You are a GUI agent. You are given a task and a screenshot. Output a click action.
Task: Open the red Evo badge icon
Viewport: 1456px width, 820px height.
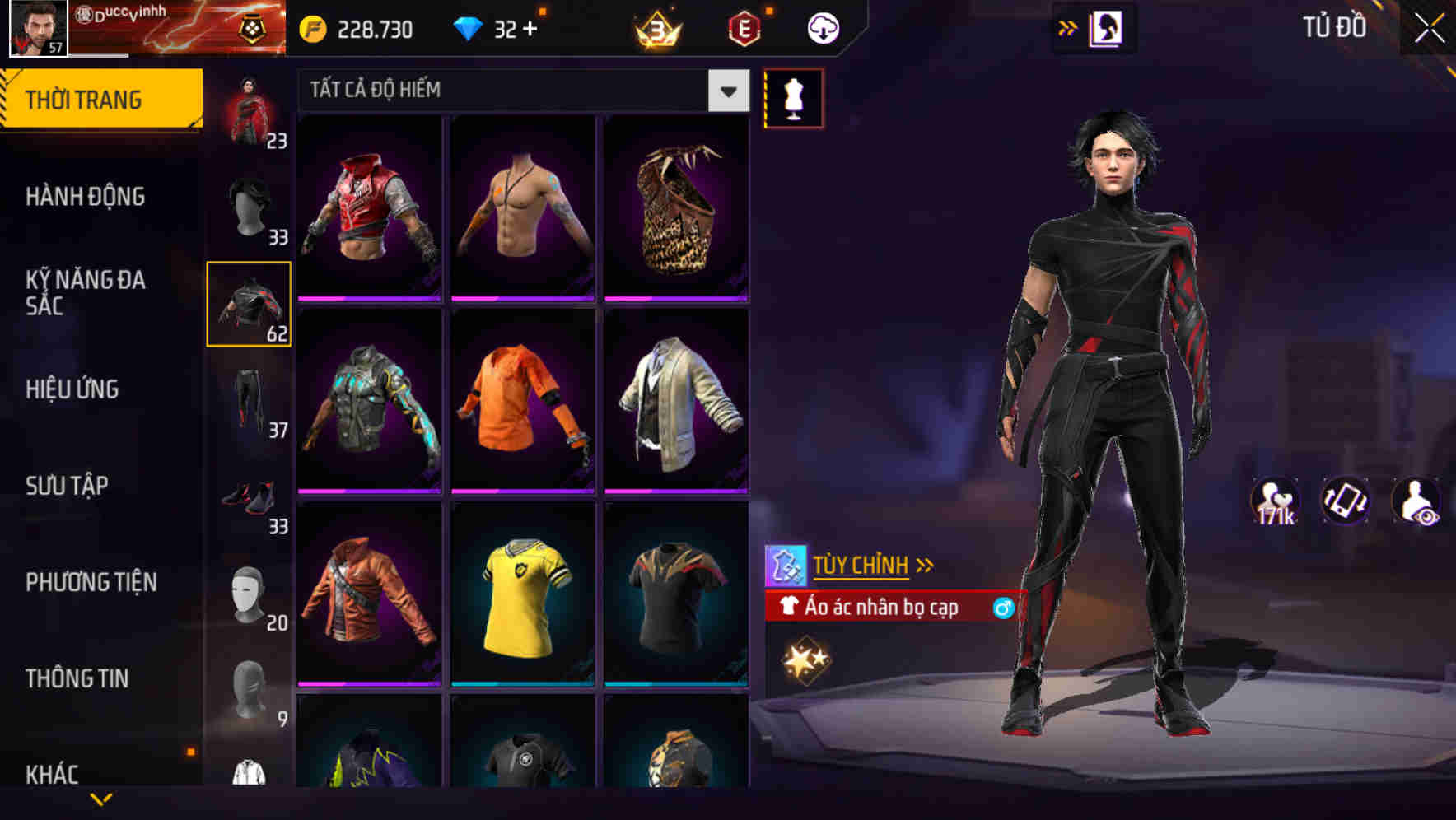click(x=745, y=27)
